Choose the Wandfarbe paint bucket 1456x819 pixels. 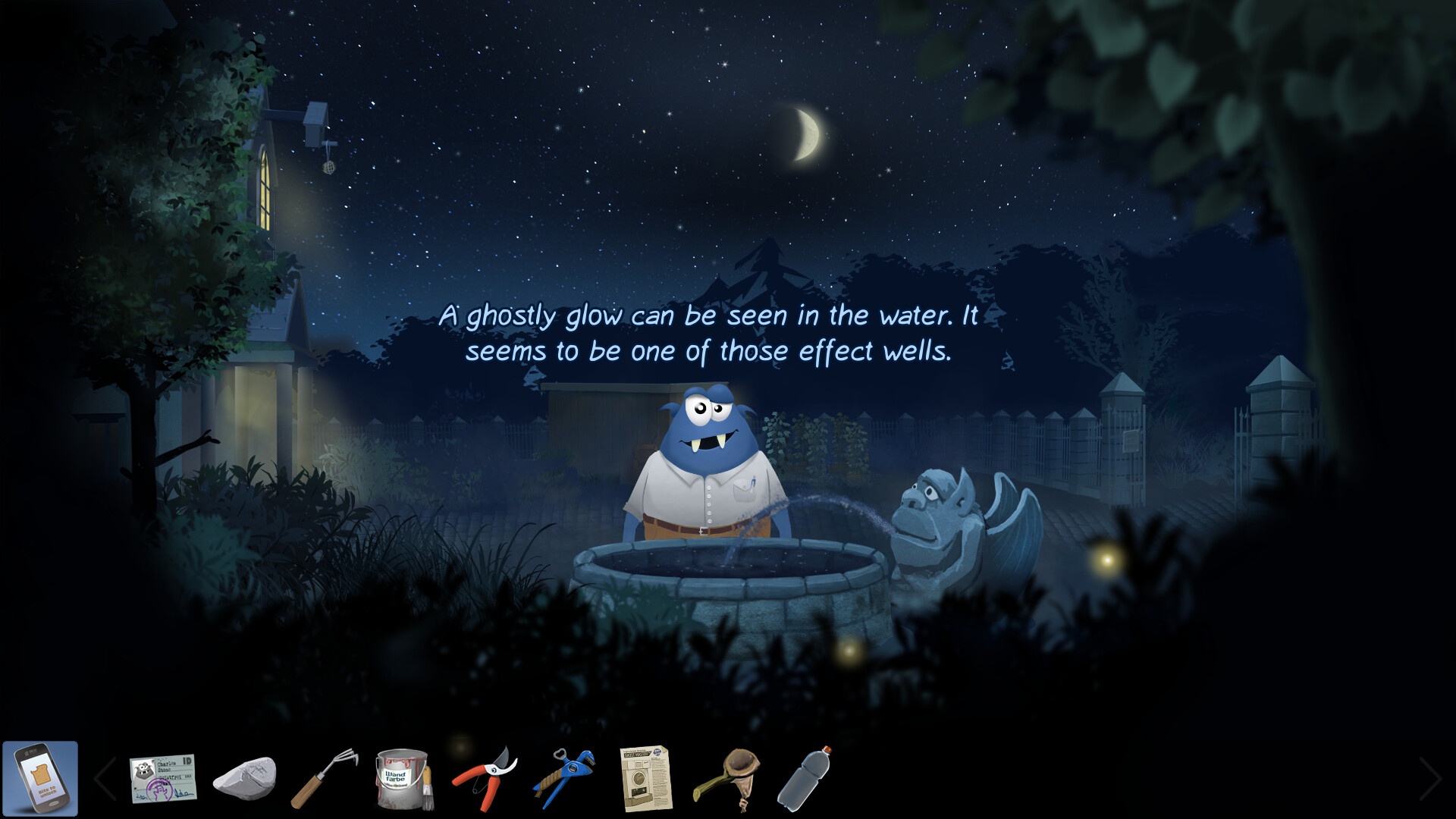coord(401,779)
